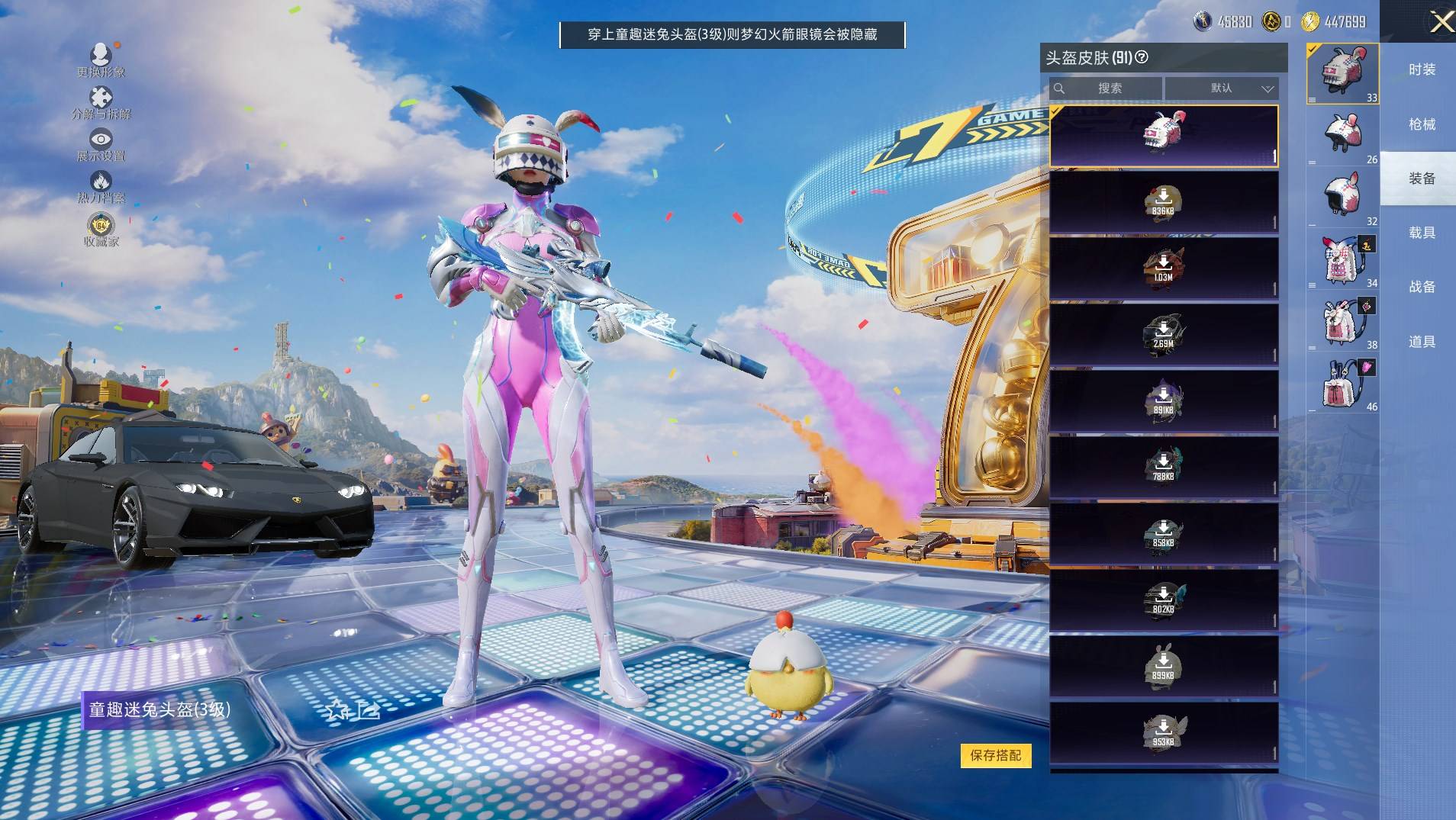Go to the 道具 tab
The width and height of the screenshot is (1456, 820).
click(x=1421, y=342)
